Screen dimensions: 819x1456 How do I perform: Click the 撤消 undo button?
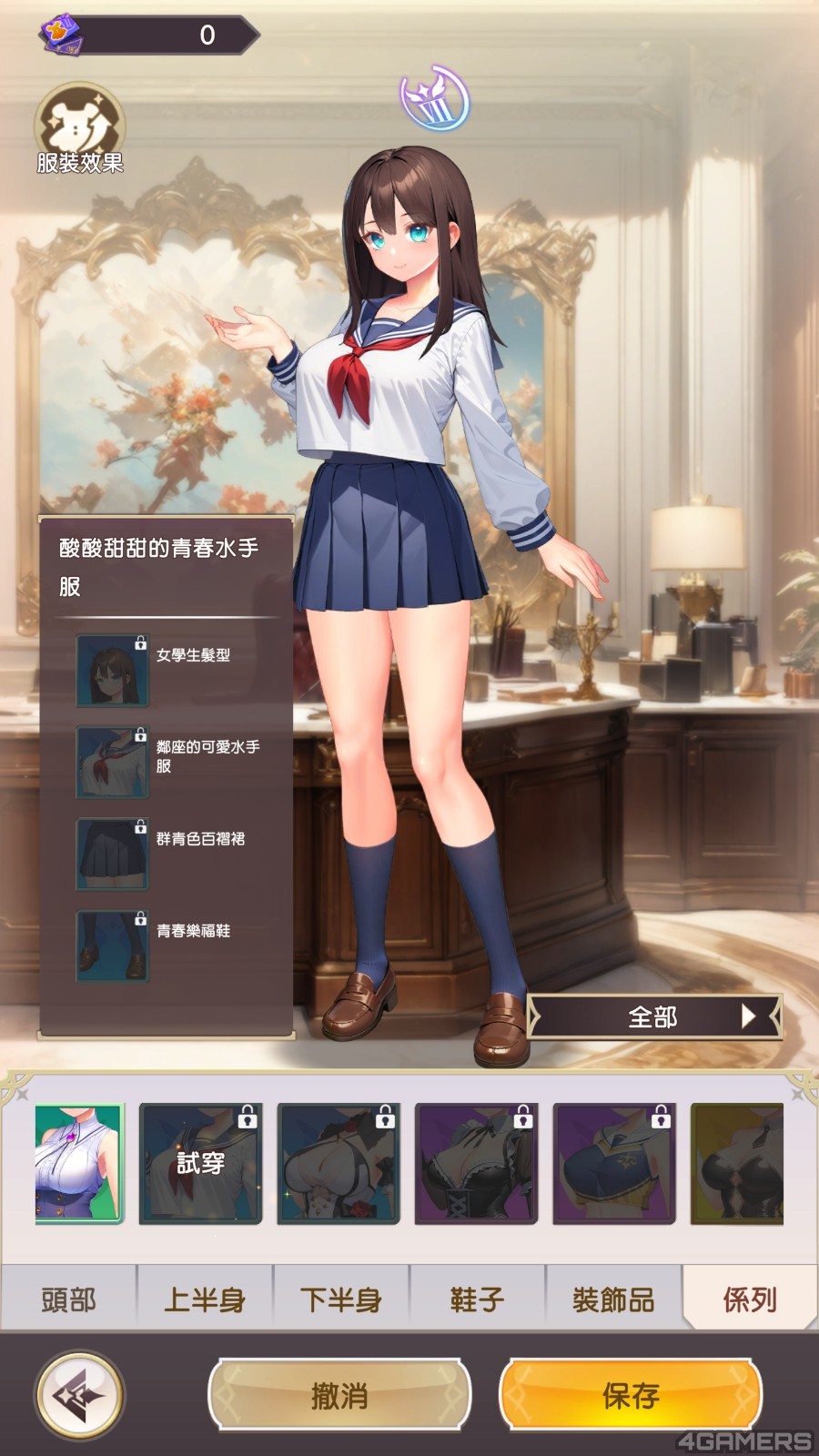coord(339,1395)
